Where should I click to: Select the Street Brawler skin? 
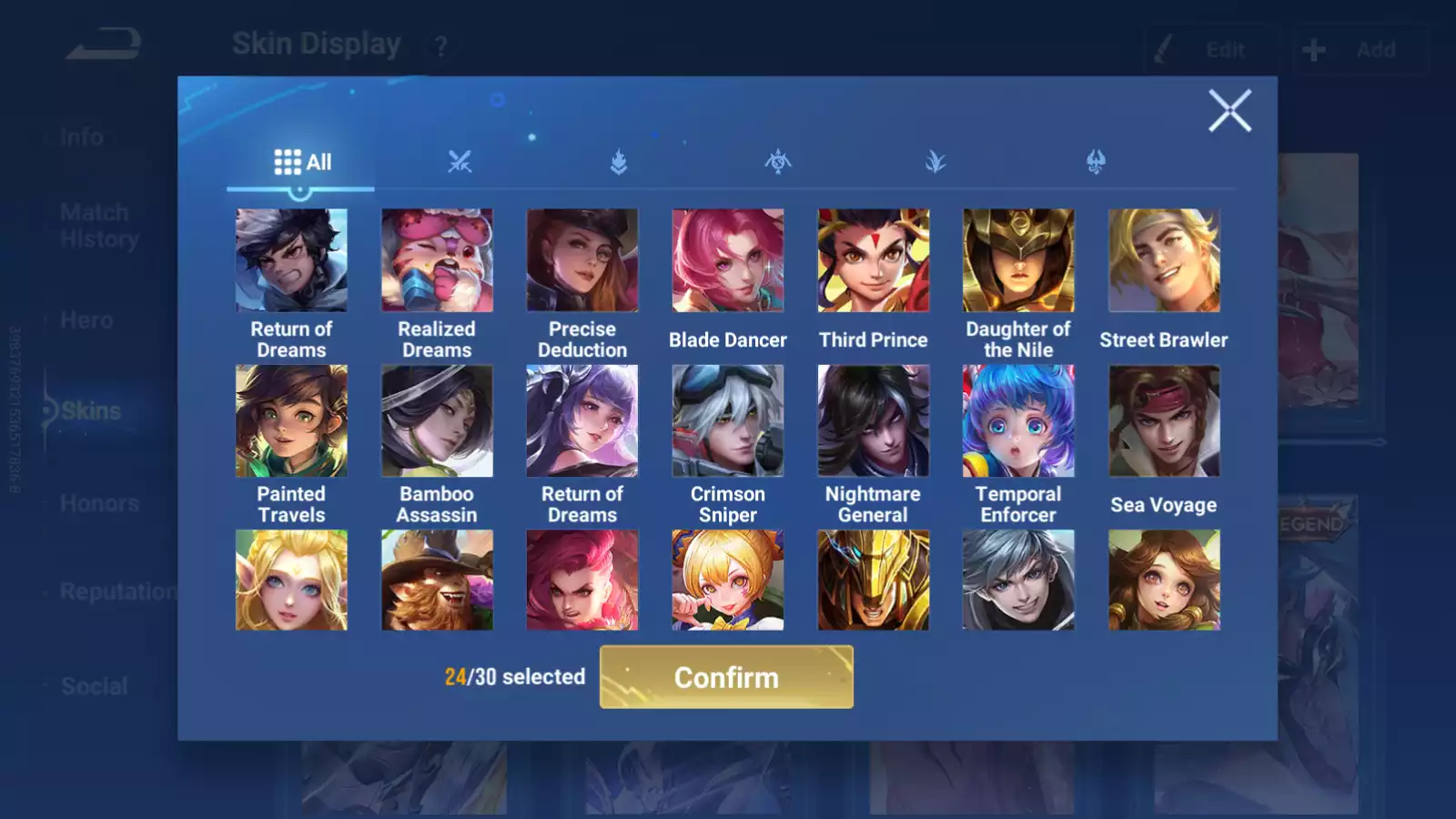click(1163, 260)
